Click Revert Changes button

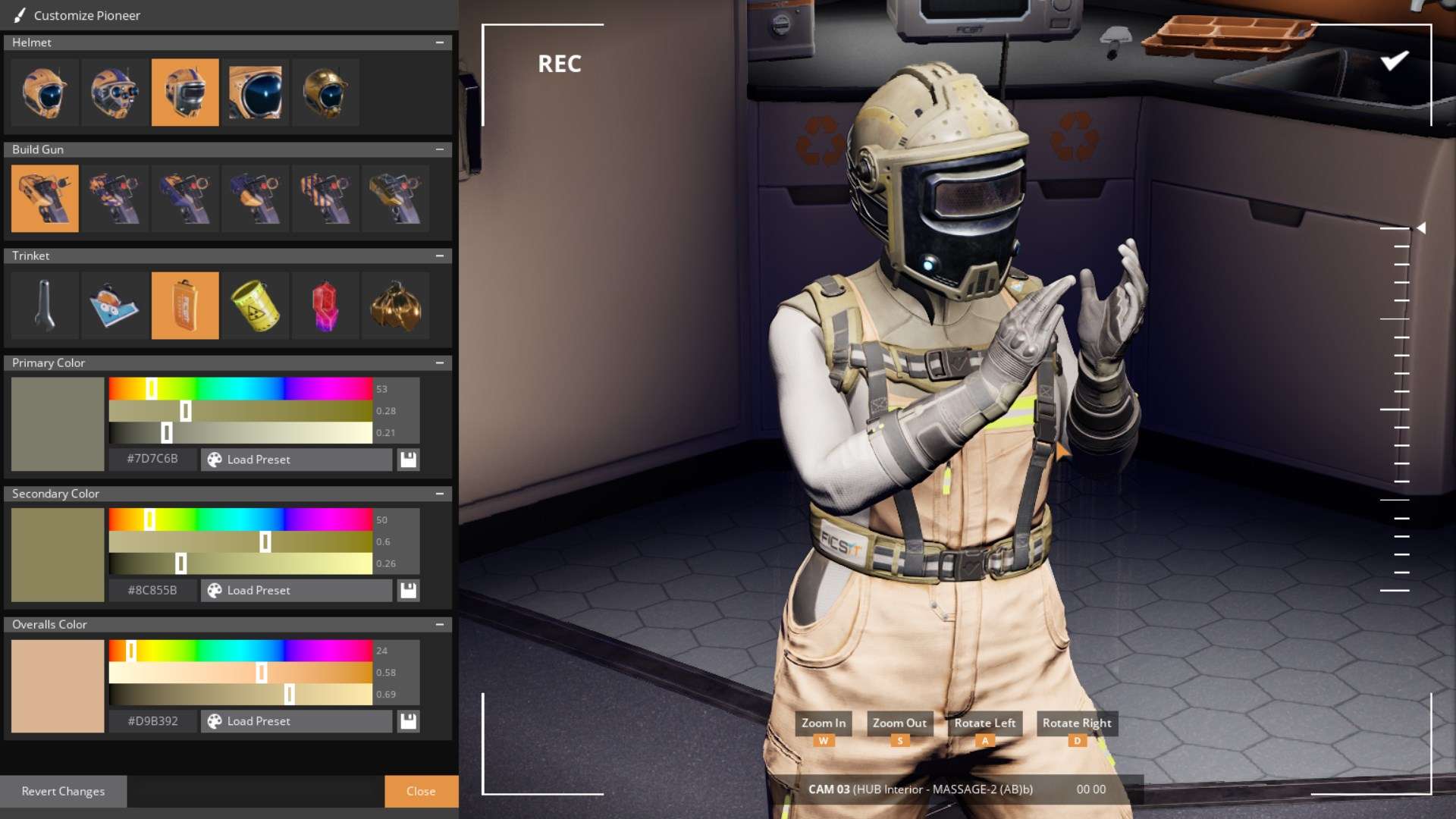click(63, 791)
